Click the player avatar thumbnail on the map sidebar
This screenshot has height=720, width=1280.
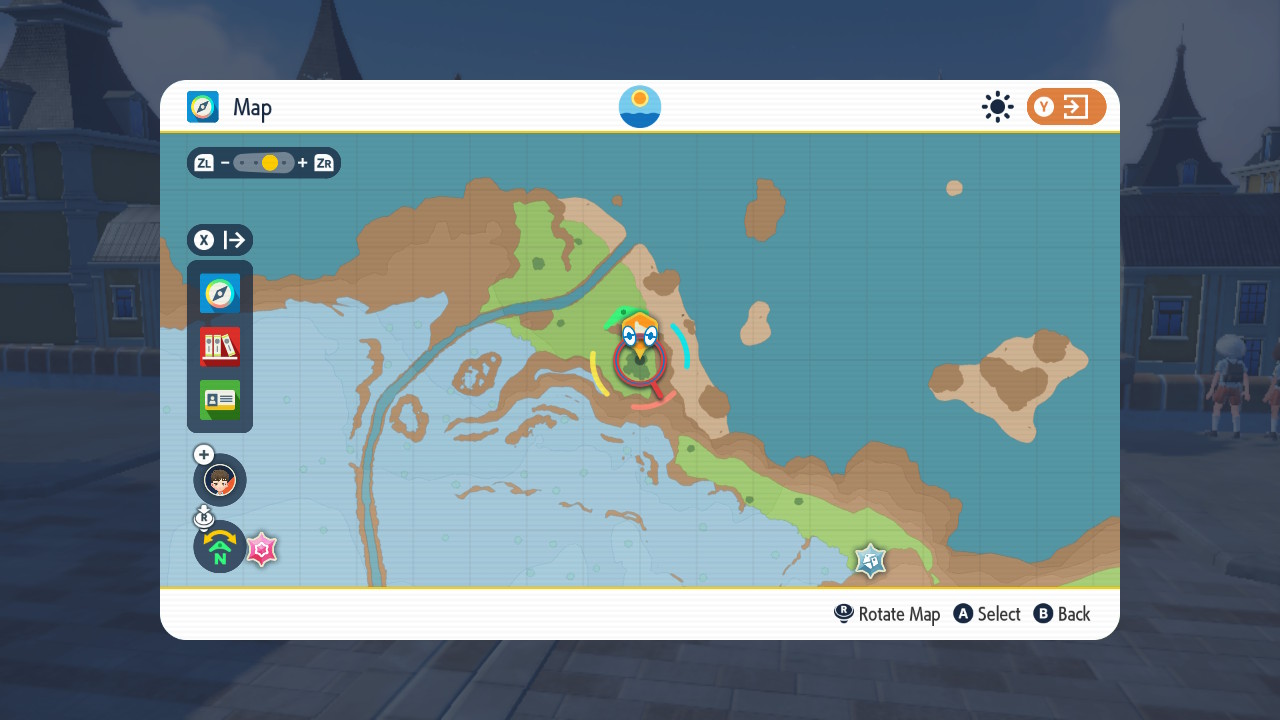219,480
